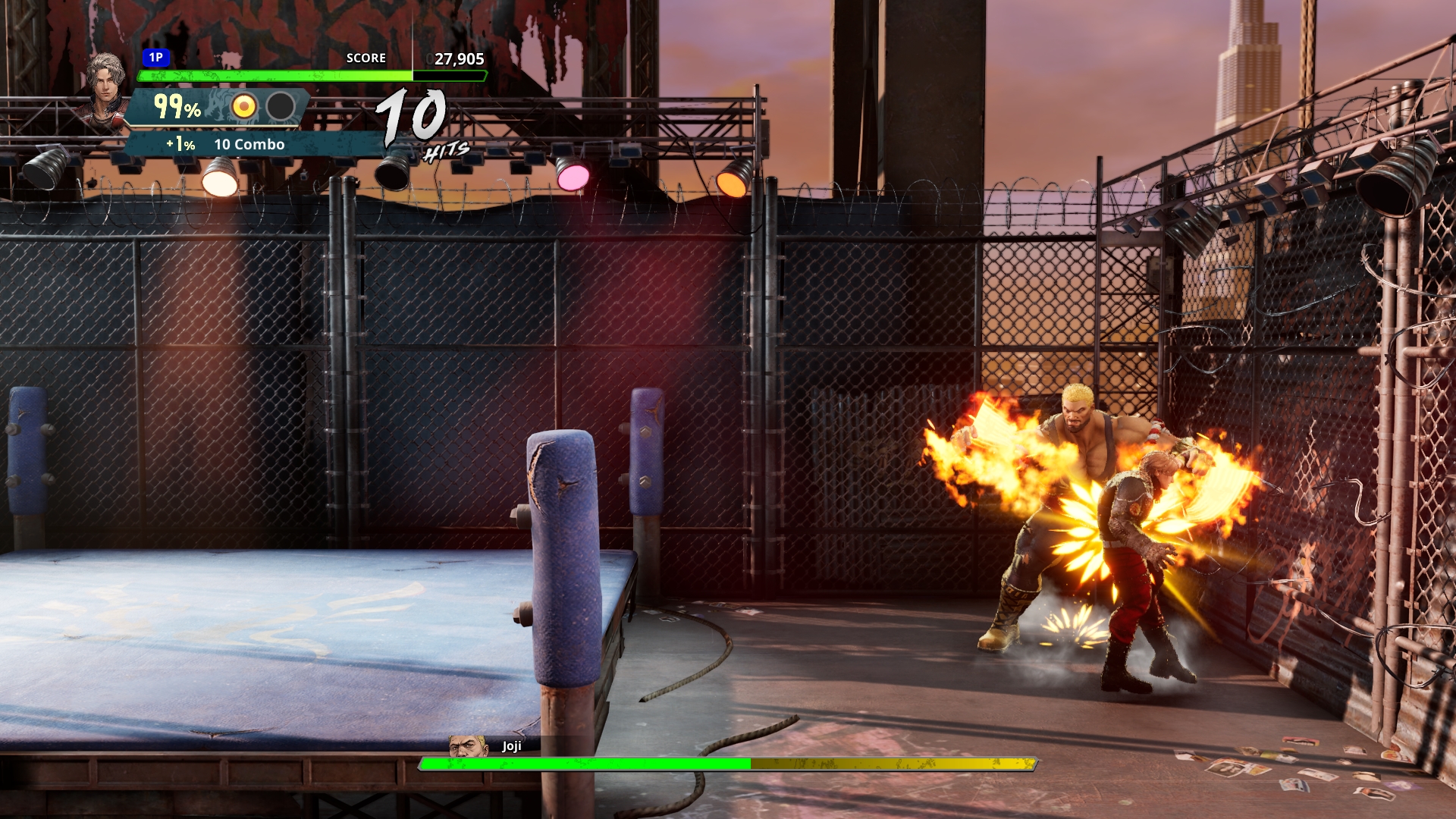Select the empty dark special stock orb

(x=281, y=107)
